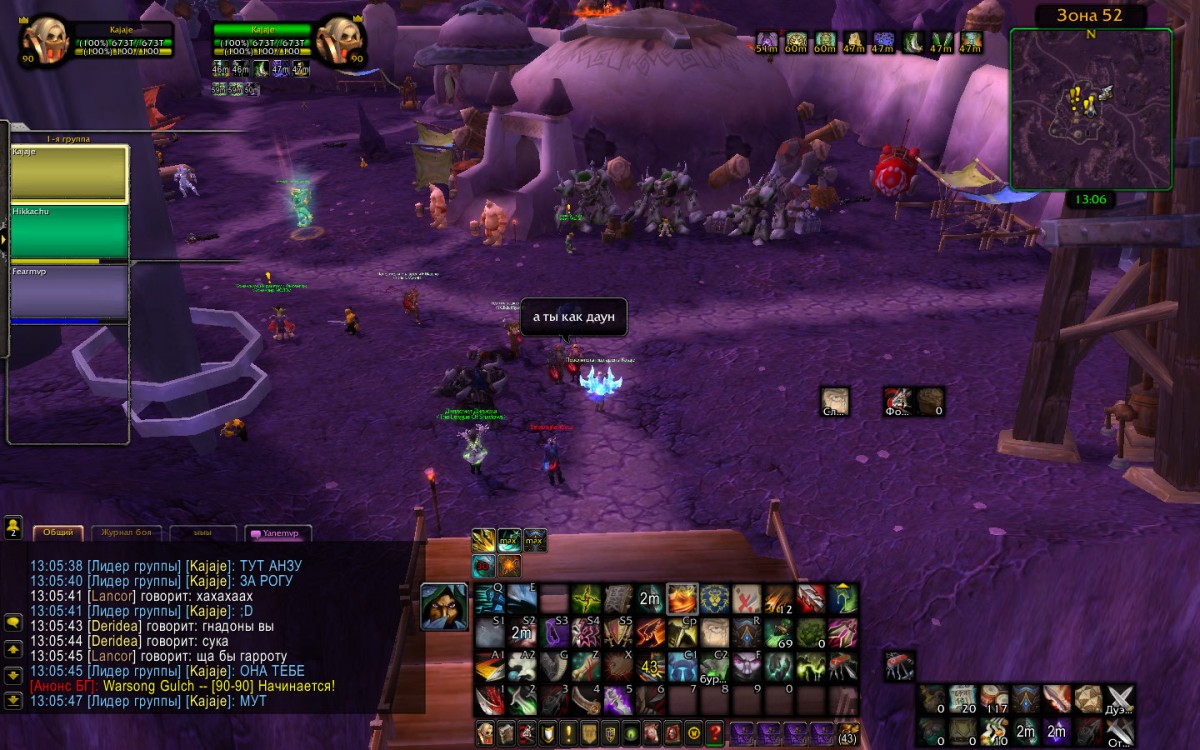Open the Yanemvp whisper tab

click(x=279, y=533)
